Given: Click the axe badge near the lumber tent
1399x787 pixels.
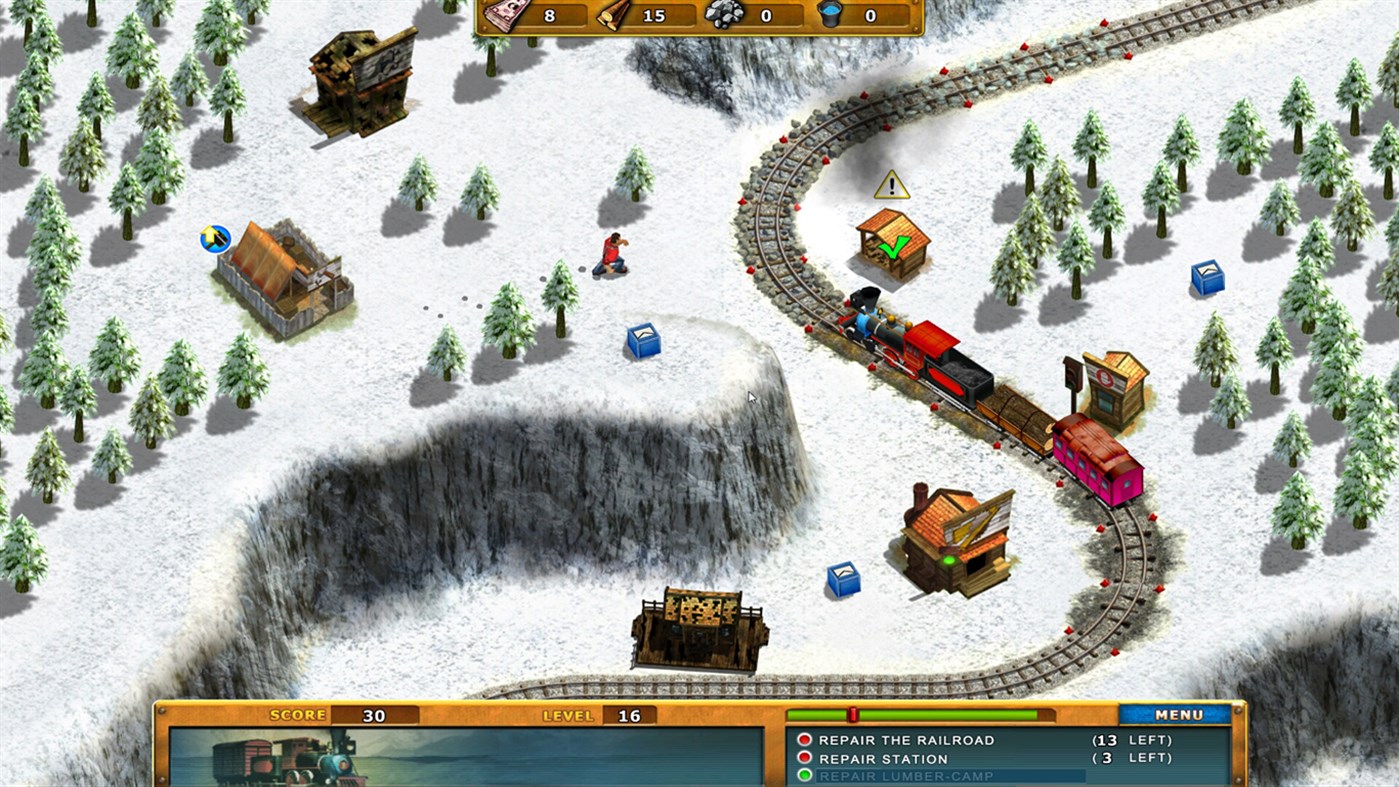Looking at the screenshot, I should coord(213,238).
